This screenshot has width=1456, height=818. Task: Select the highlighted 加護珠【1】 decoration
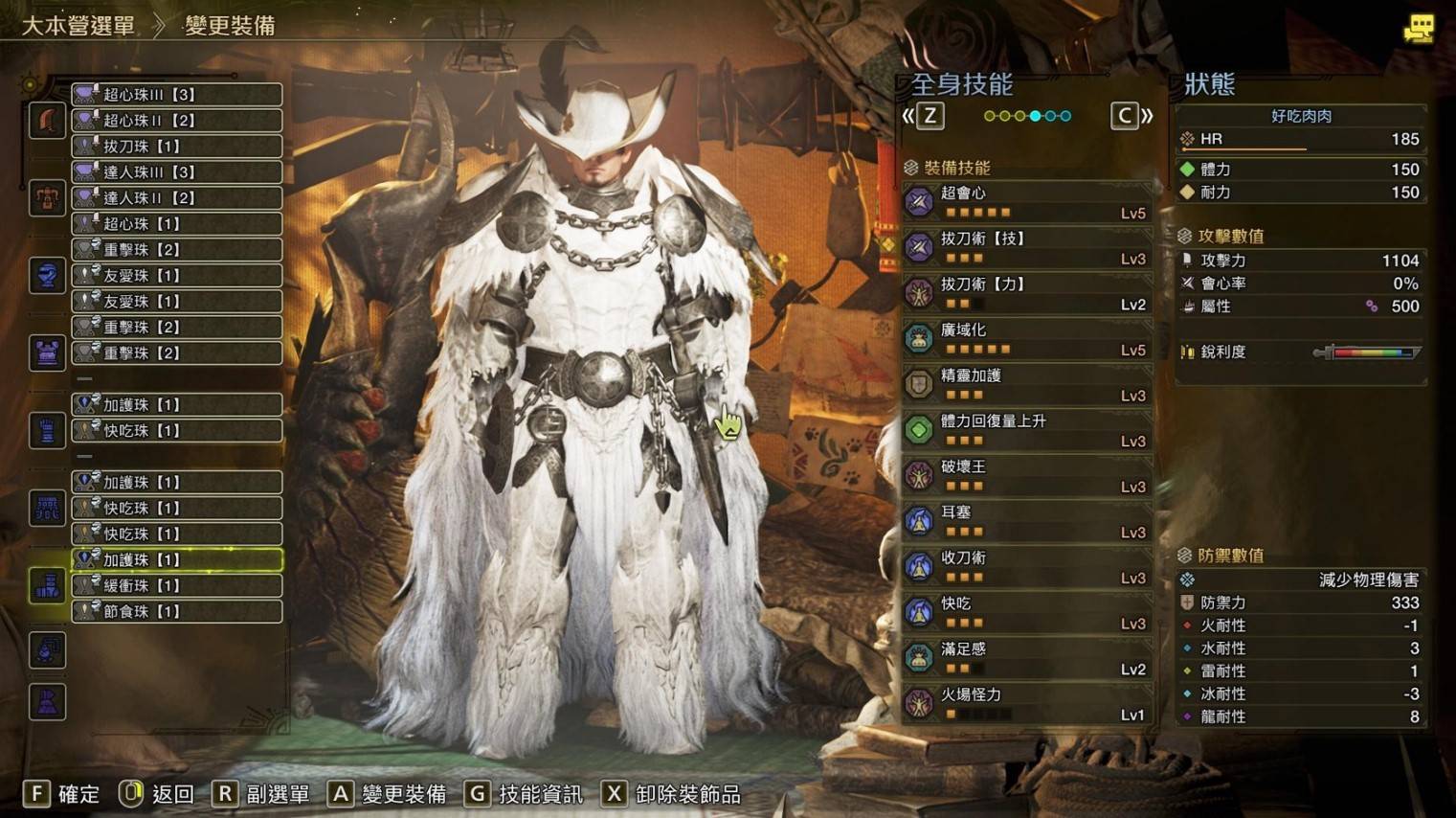[x=176, y=559]
